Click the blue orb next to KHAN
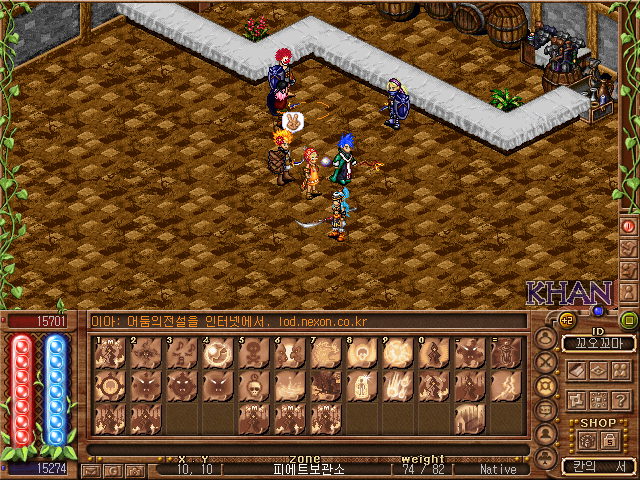 point(598,311)
